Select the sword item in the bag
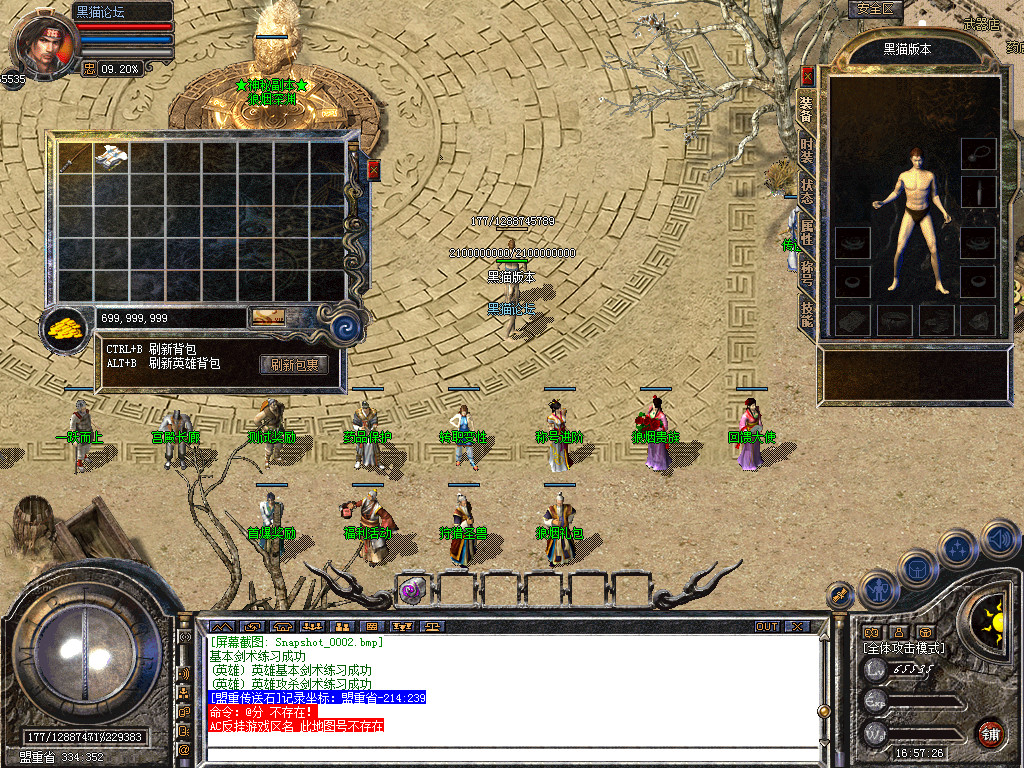Viewport: 1024px width, 768px height. (74, 159)
